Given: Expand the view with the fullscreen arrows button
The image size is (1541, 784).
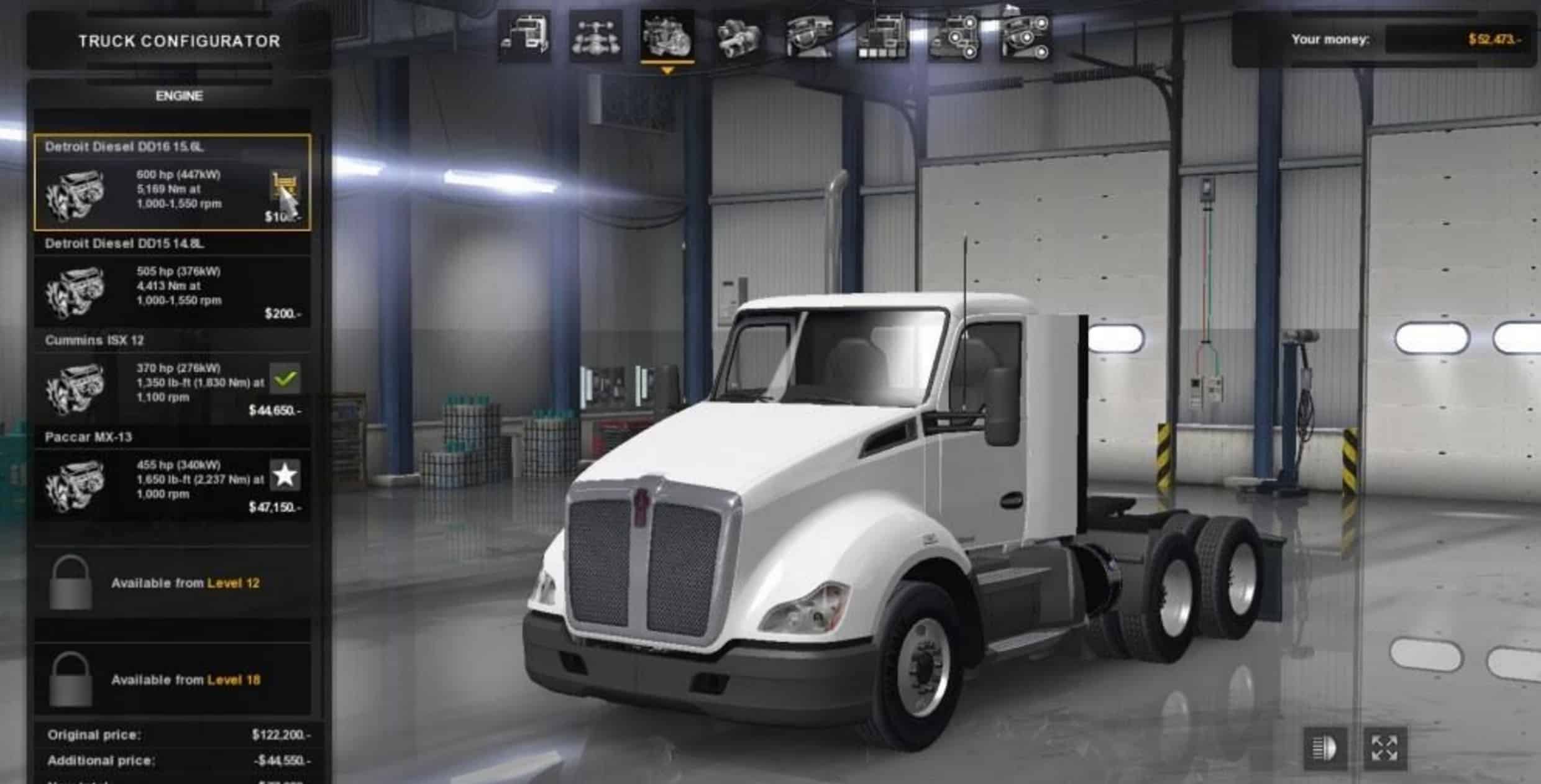Looking at the screenshot, I should click(1384, 748).
